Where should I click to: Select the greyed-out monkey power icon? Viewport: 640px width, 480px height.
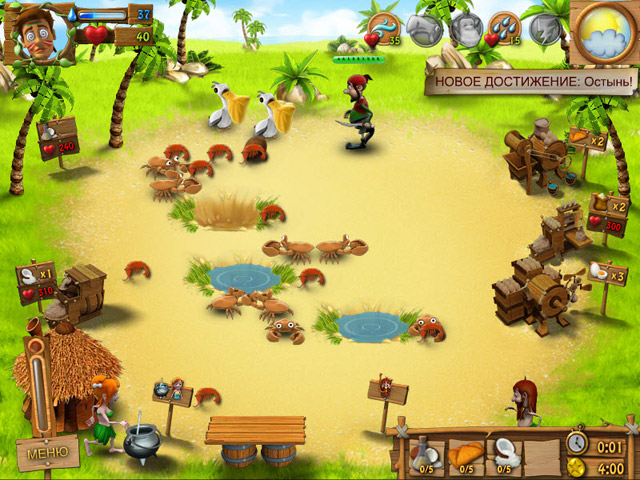click(x=465, y=28)
